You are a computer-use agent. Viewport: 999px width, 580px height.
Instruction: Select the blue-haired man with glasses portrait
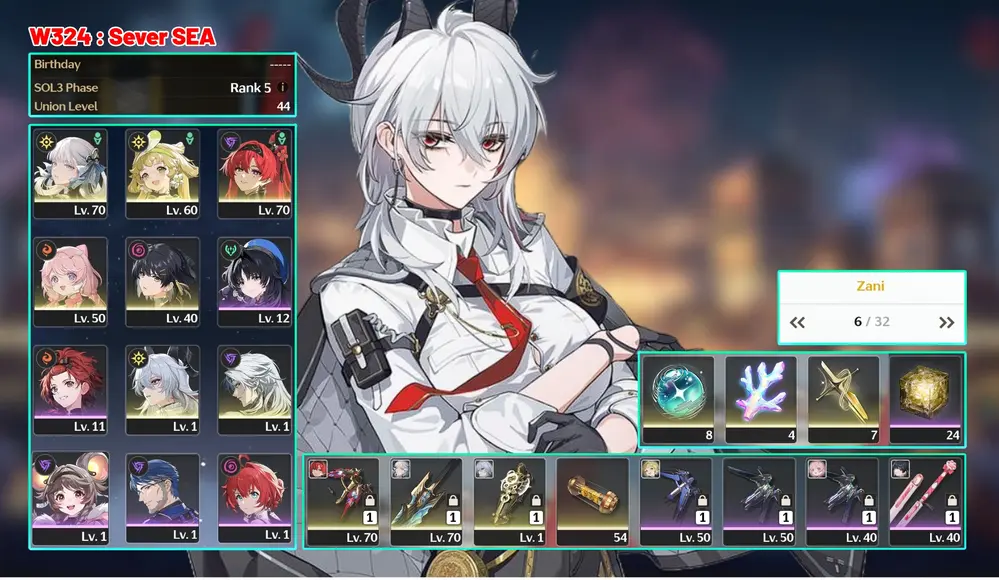(163, 497)
